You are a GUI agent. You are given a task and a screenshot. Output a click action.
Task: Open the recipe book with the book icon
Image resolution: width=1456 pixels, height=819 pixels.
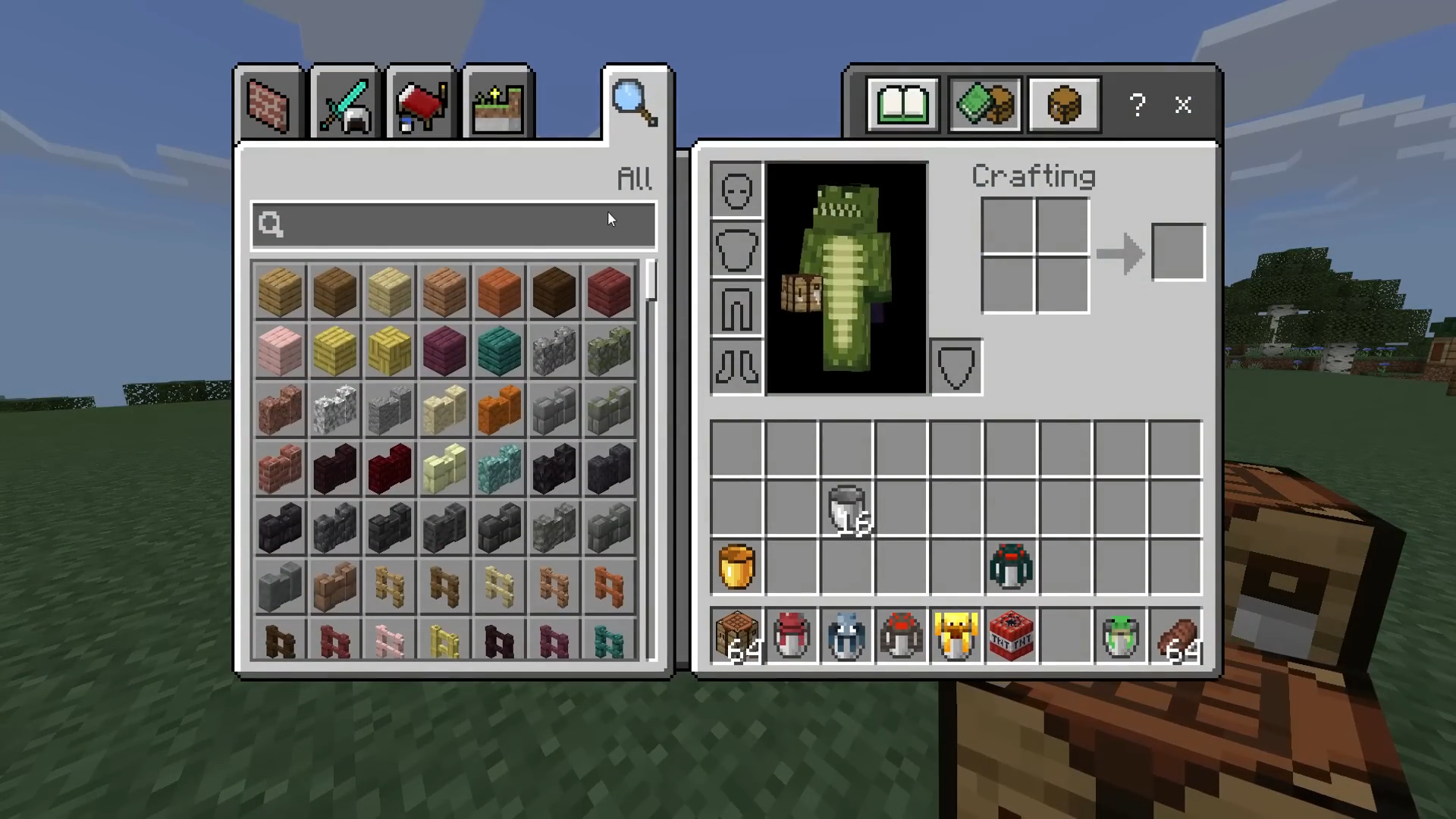click(902, 105)
